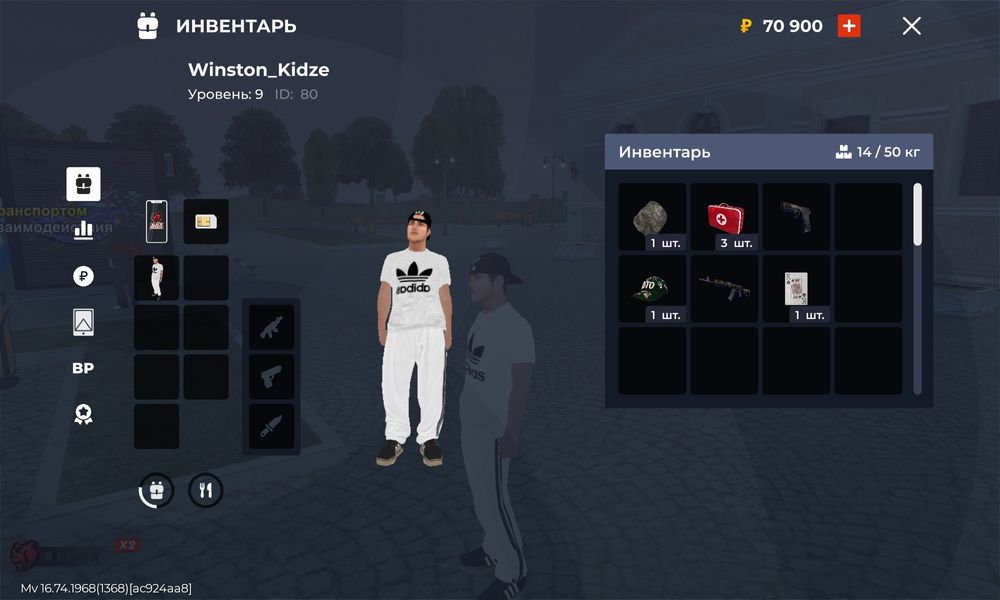The image size is (1000, 600).
Task: Open the equipped smartphone slot
Action: coord(157,221)
